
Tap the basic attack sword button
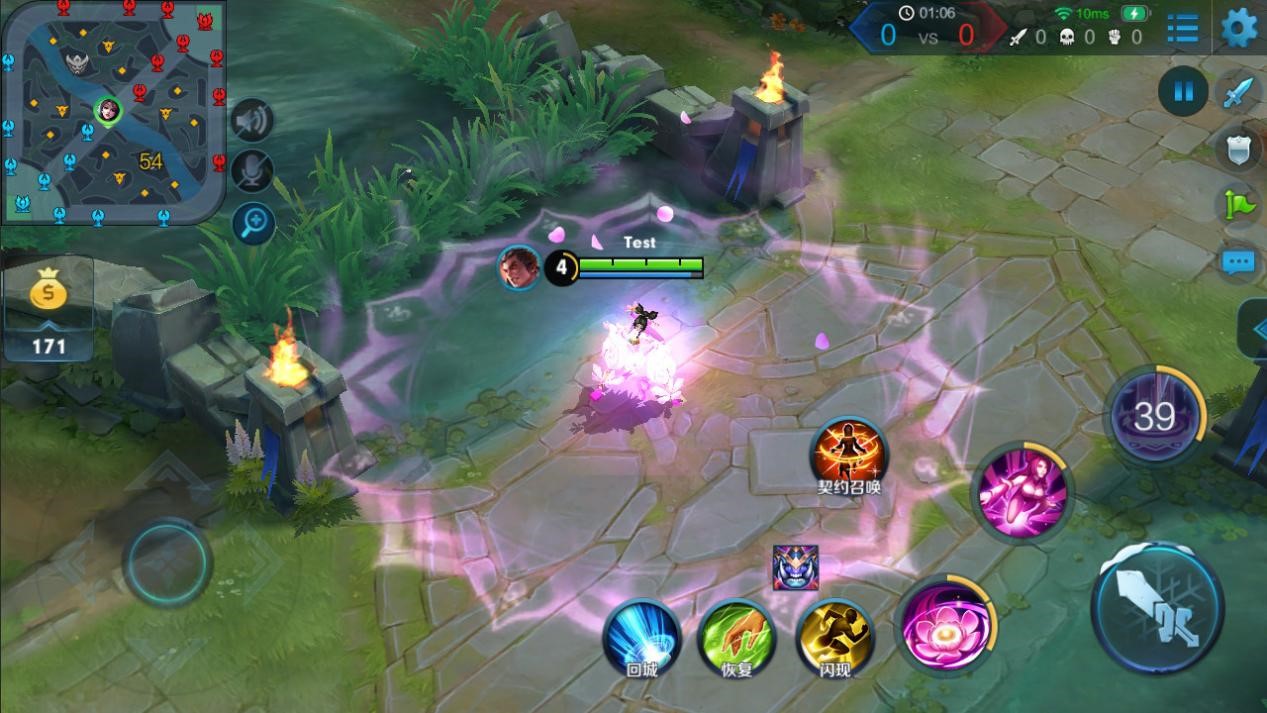[x=1158, y=607]
